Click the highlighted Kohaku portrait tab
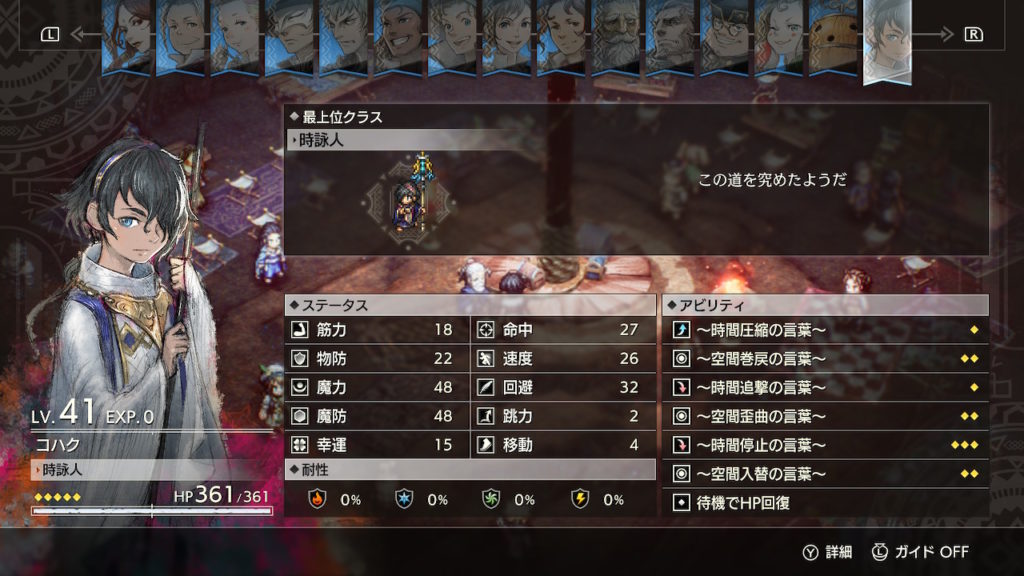The image size is (1024, 576). pyautogui.click(x=886, y=40)
